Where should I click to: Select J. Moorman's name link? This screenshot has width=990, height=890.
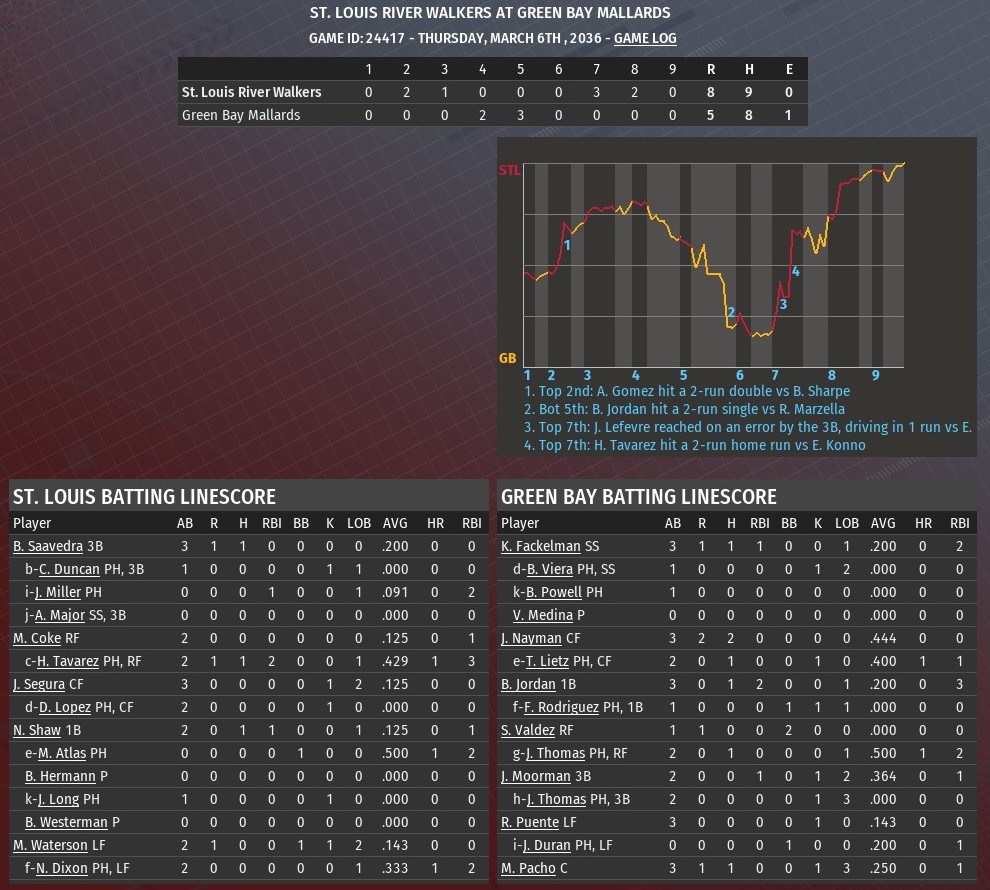pos(535,776)
